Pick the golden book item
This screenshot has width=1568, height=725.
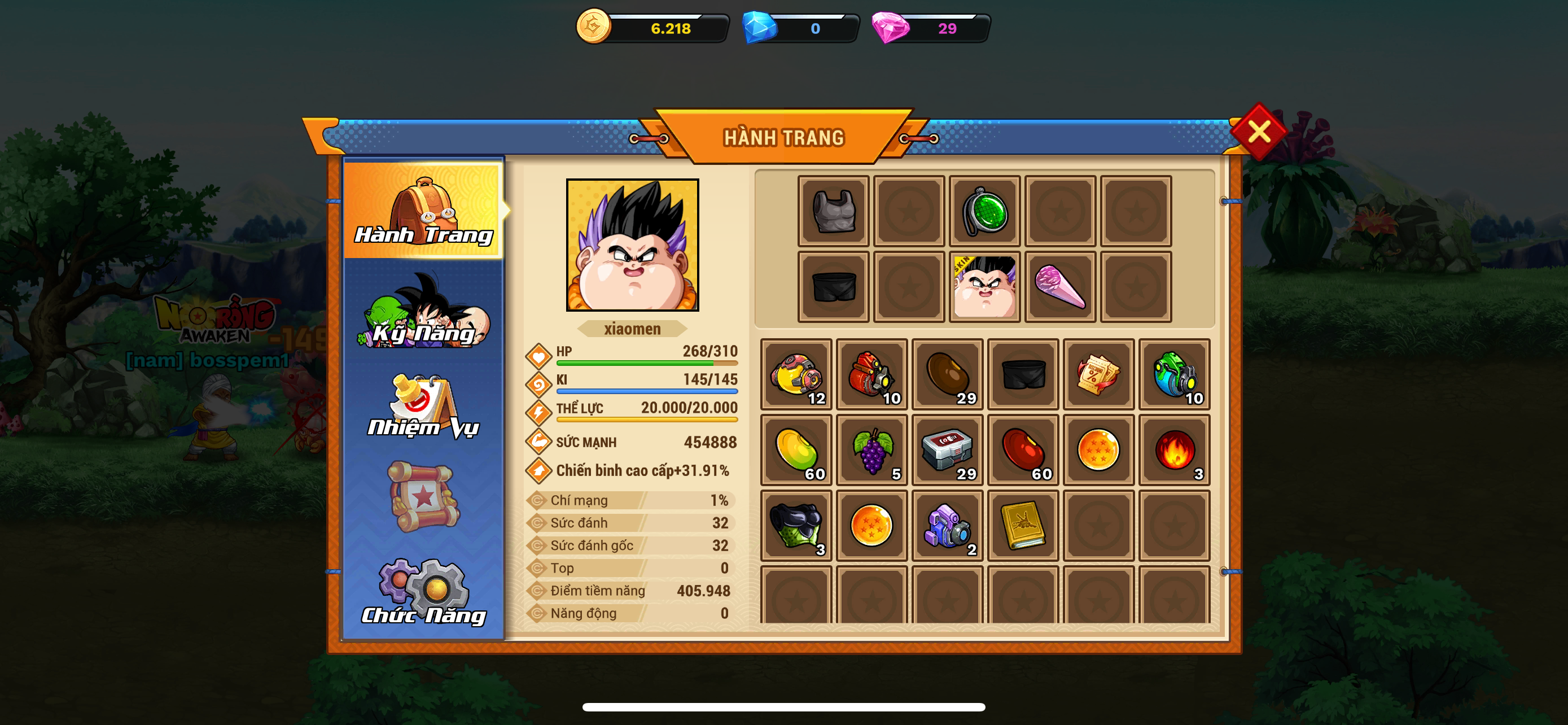coord(1023,526)
